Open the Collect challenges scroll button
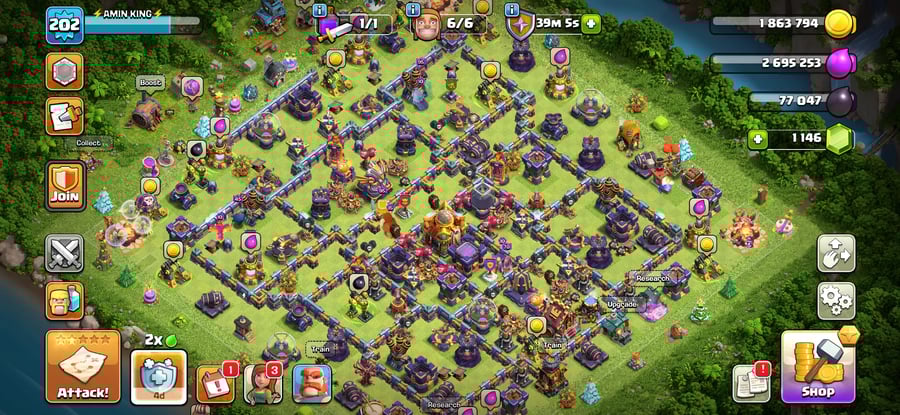Screen dimensions: 900x415 click(65, 118)
